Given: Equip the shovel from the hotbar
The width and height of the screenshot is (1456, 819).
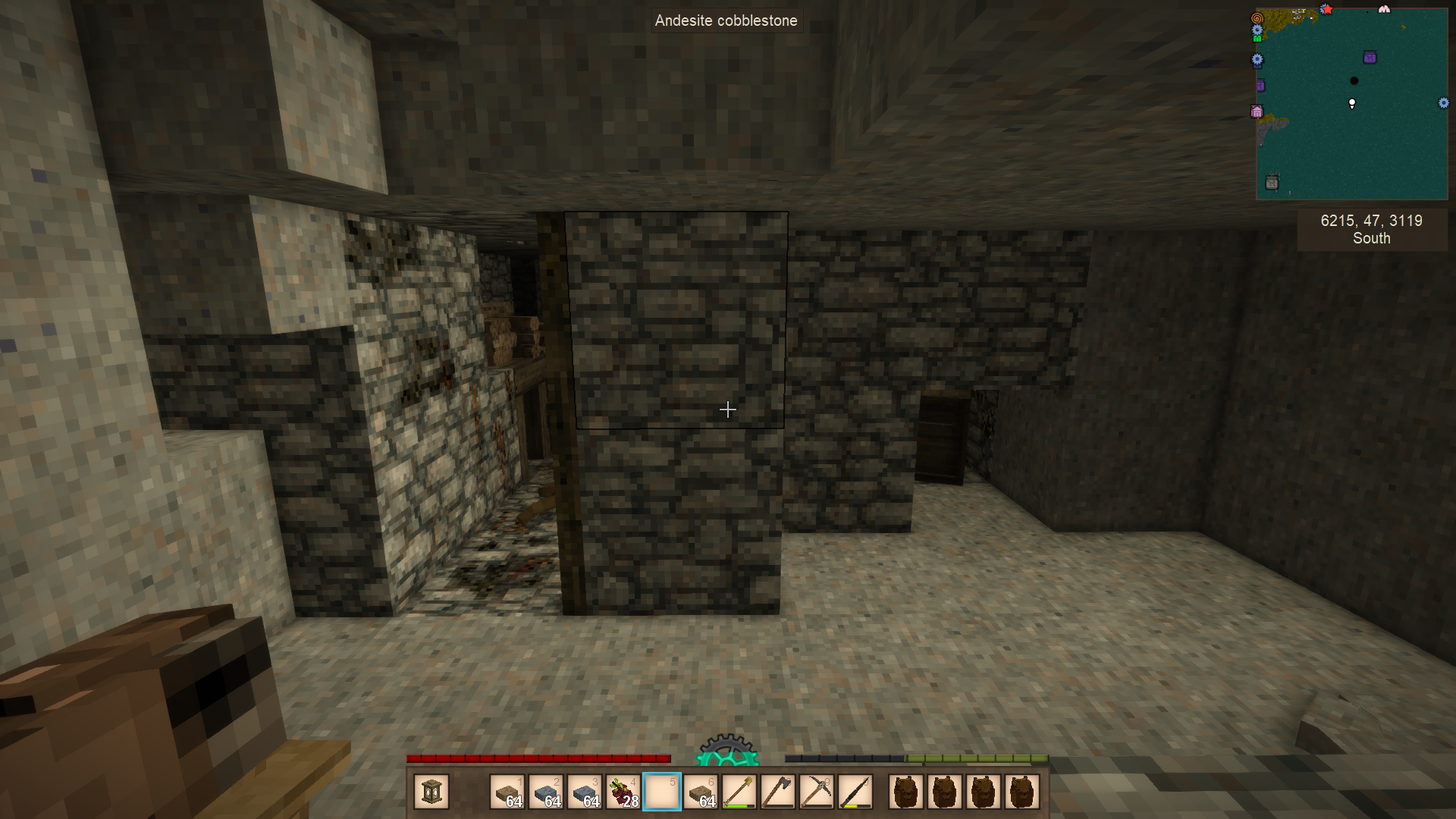Looking at the screenshot, I should (739, 792).
